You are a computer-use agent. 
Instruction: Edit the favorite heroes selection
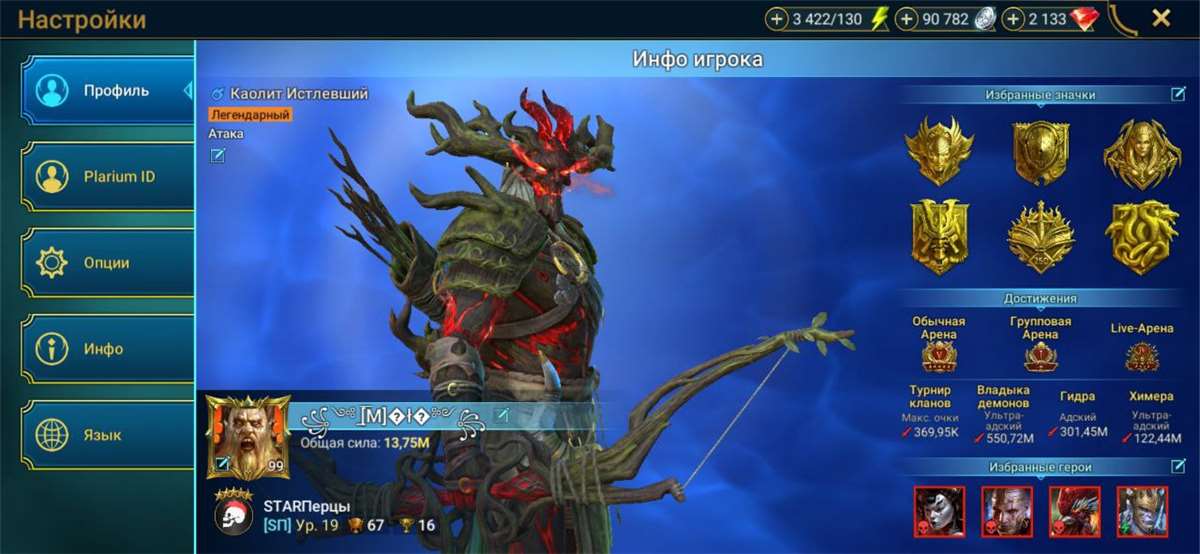coord(1178,466)
